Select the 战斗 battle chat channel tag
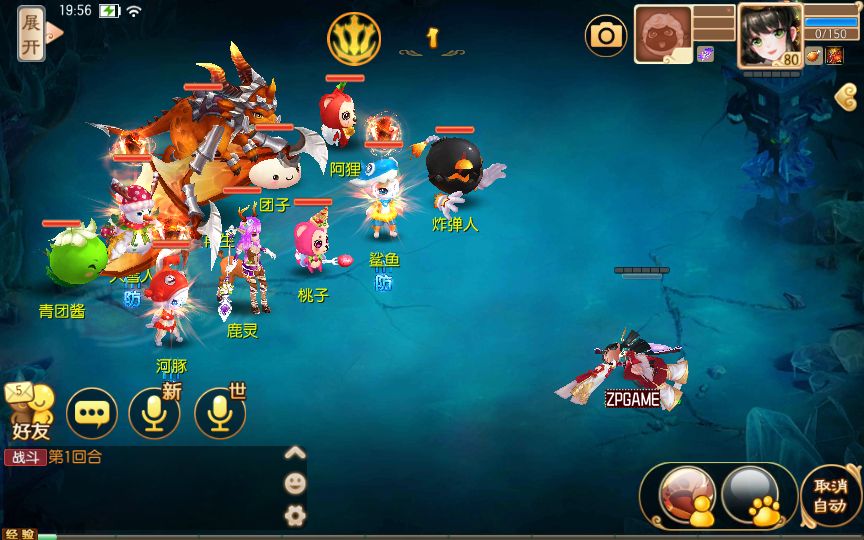Screen dimensions: 864x540 (x=25, y=457)
